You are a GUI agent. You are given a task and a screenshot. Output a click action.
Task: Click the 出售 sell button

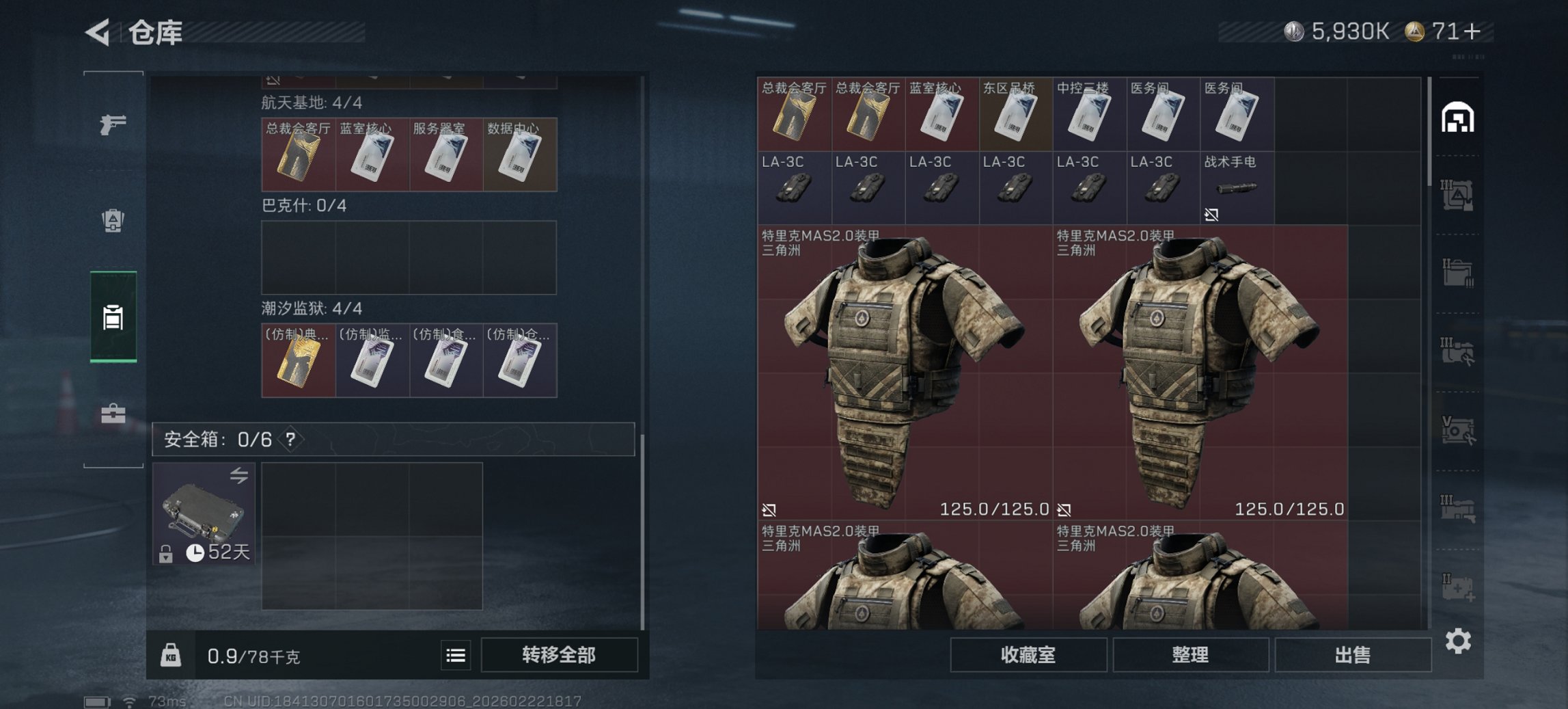tap(1351, 655)
